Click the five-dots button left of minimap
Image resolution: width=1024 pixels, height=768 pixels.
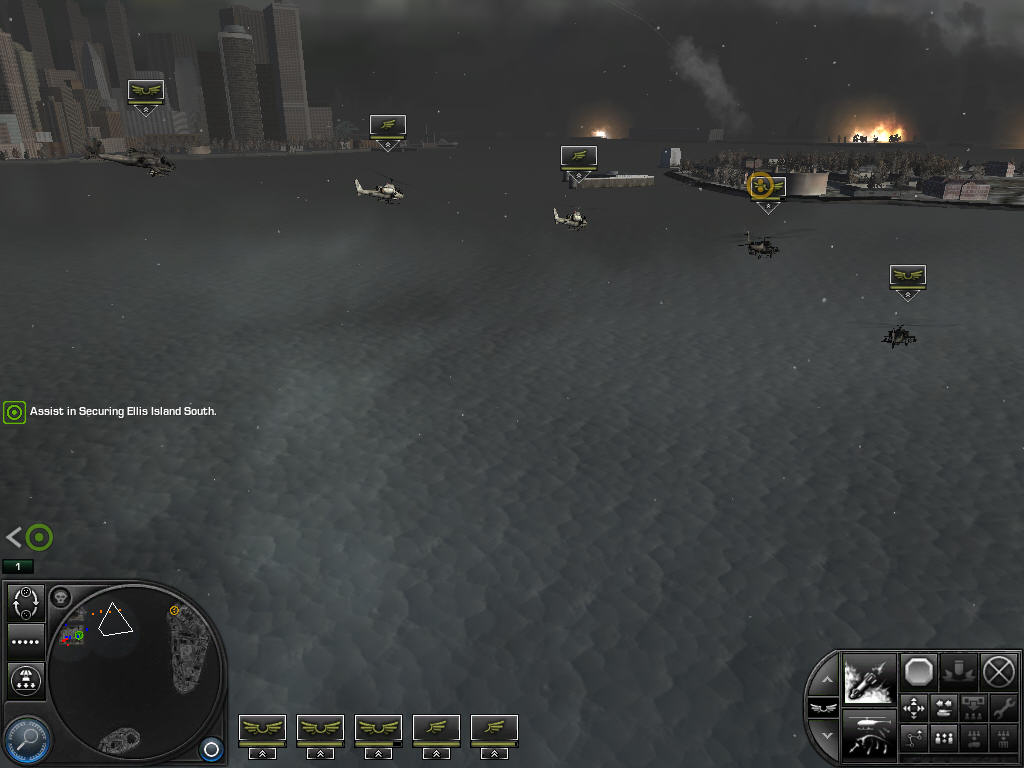pos(26,641)
